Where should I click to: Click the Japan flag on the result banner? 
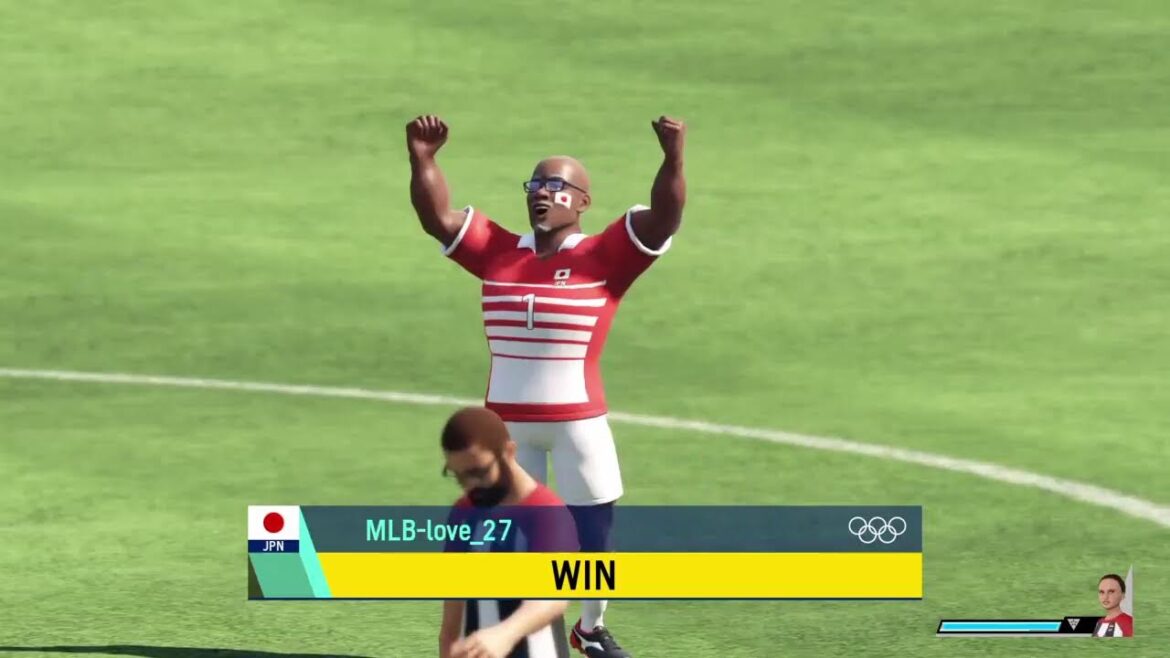[x=273, y=523]
